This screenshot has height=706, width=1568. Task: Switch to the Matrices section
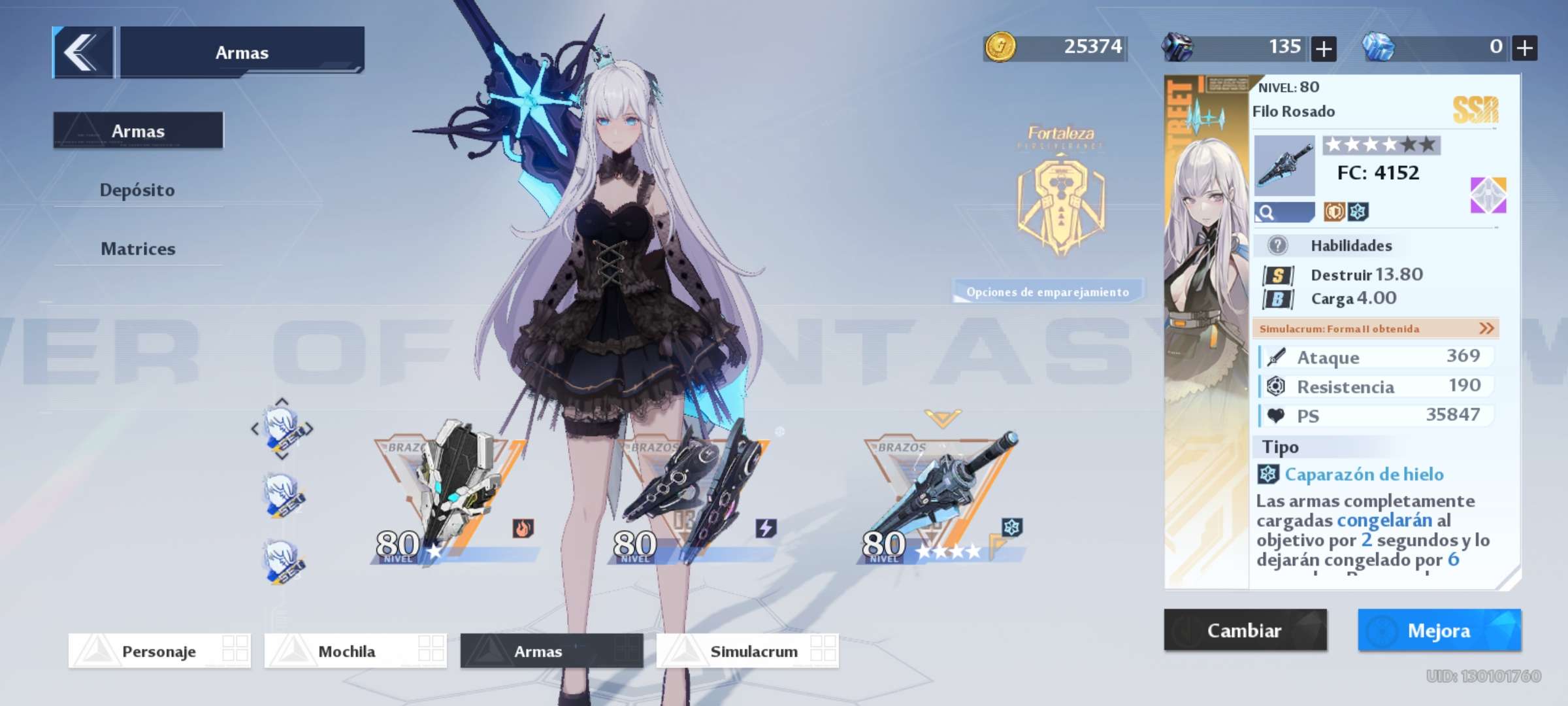point(138,249)
